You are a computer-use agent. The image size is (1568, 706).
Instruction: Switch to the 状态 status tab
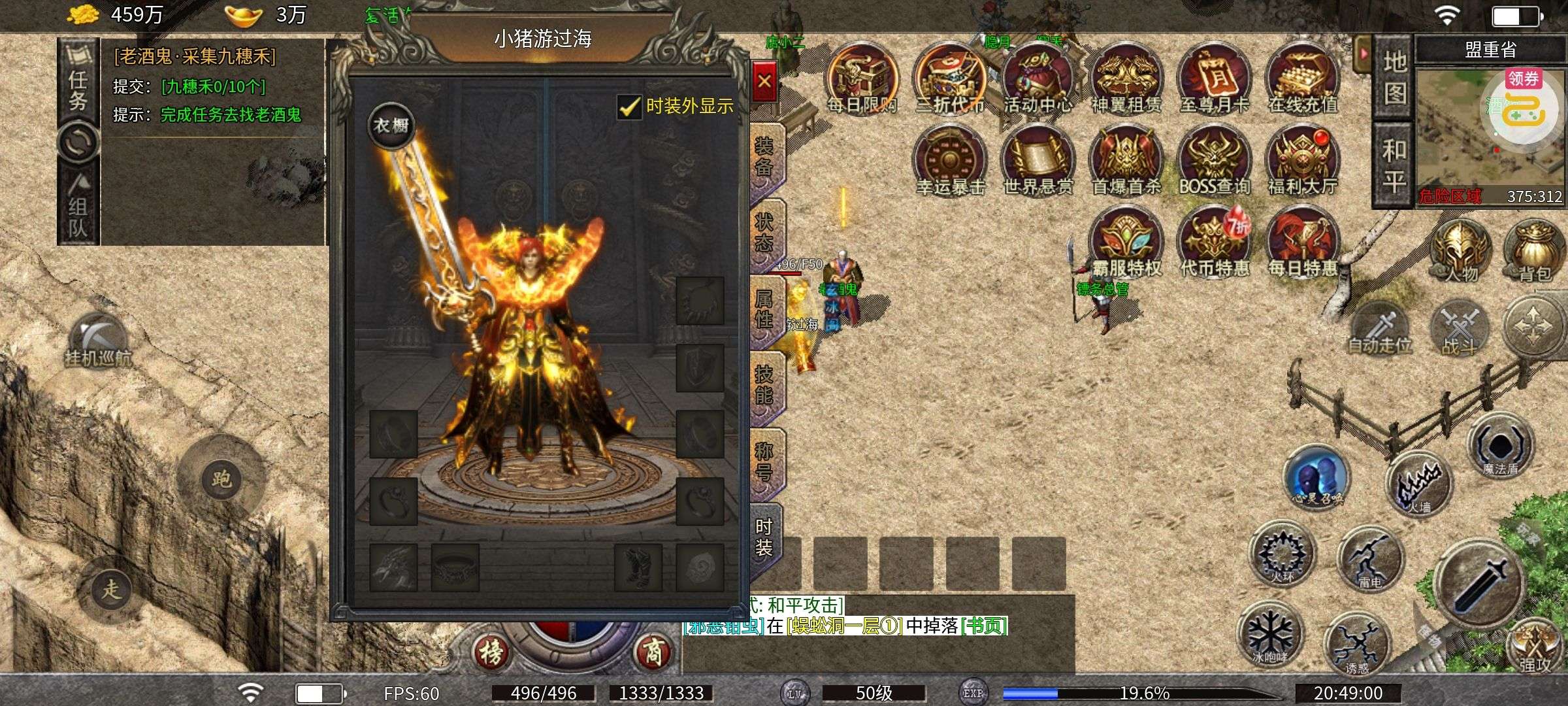point(764,233)
